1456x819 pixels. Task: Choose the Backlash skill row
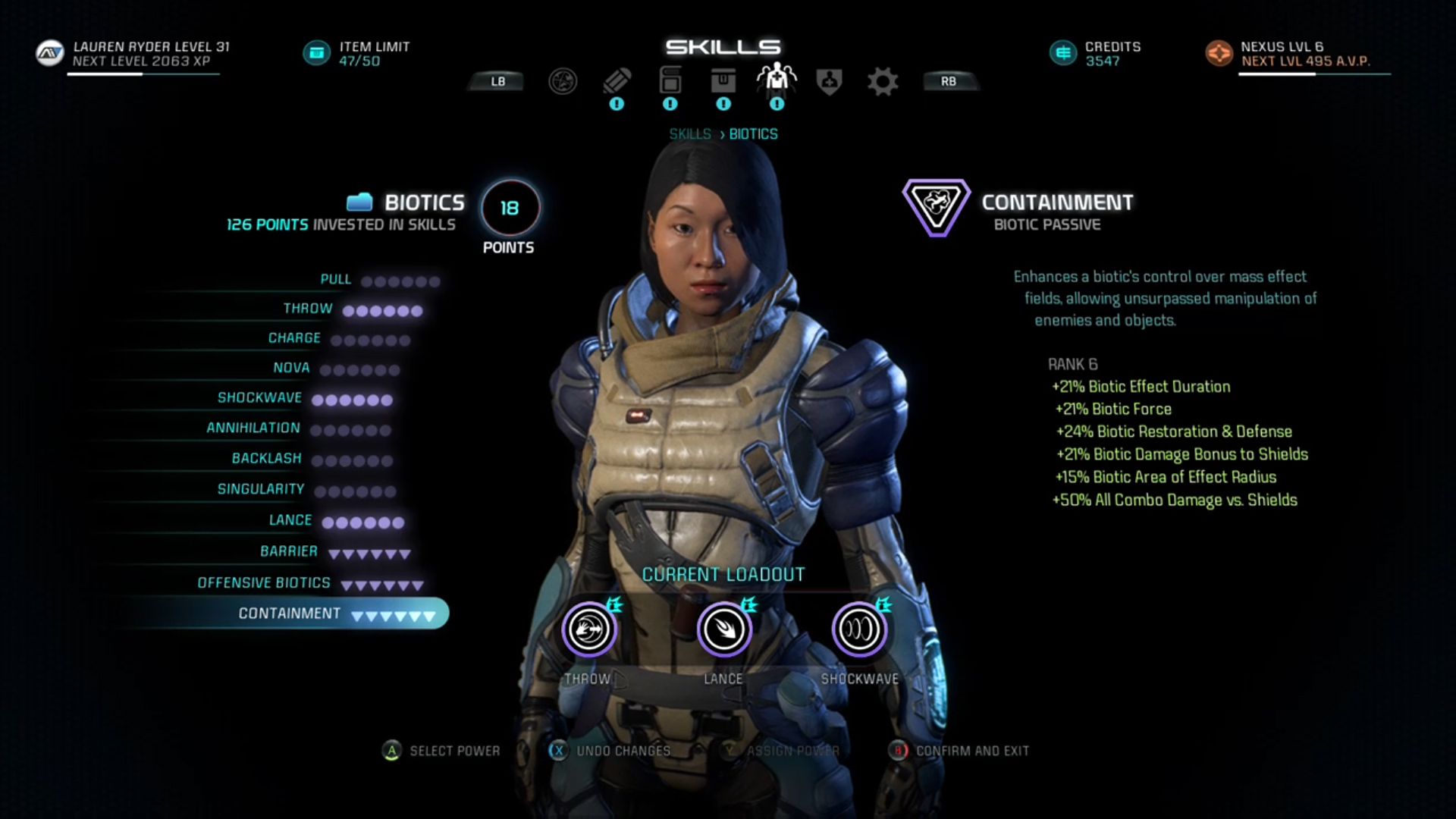click(266, 459)
